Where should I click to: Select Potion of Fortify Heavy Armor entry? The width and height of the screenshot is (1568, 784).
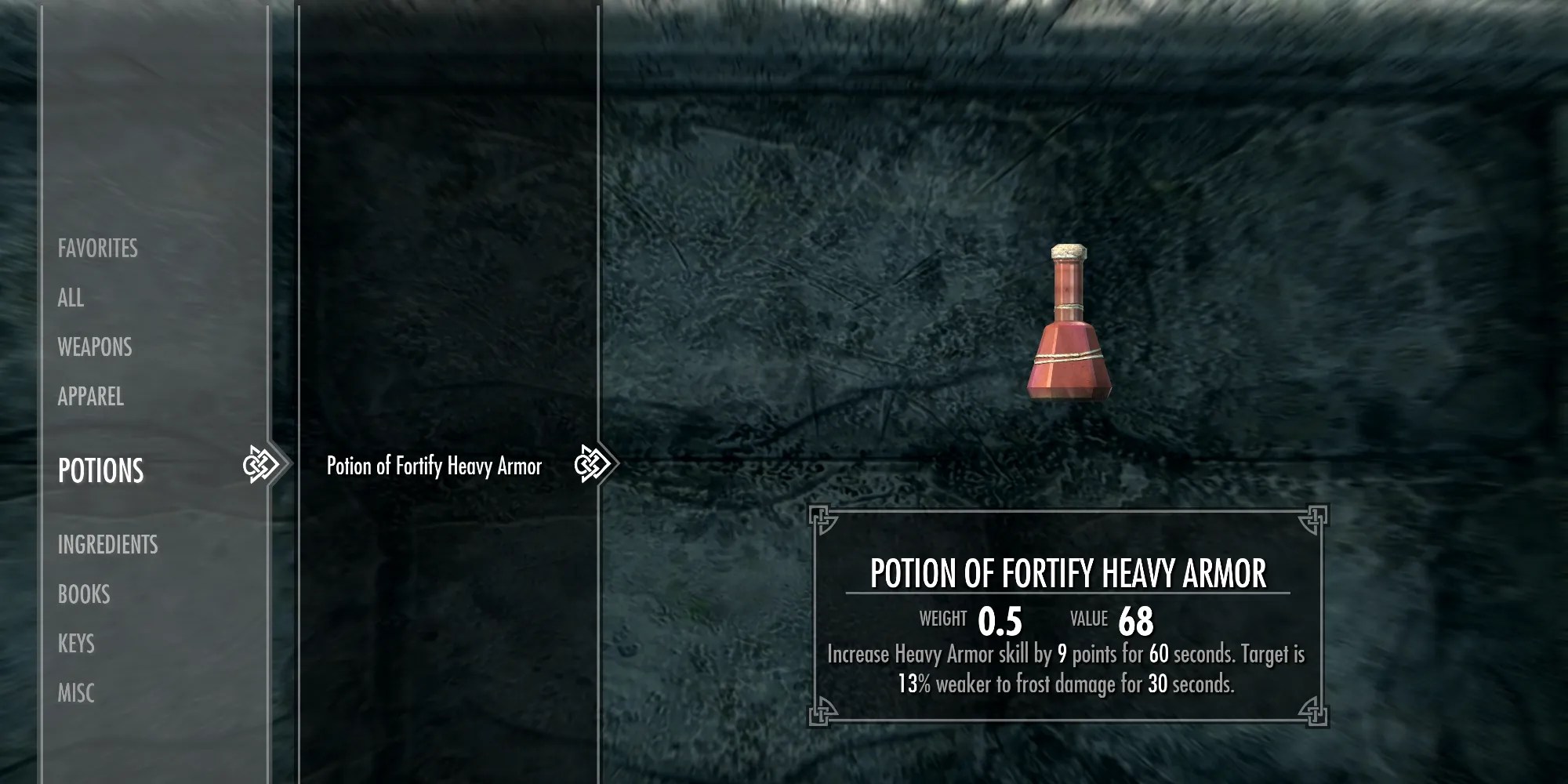point(434,466)
